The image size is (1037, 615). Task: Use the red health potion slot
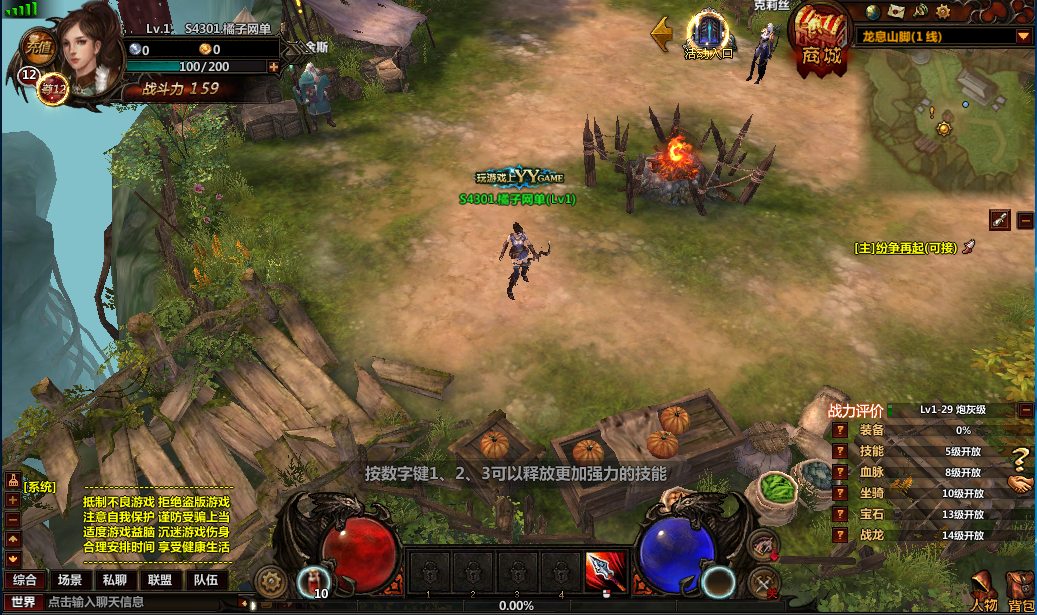(x=316, y=580)
